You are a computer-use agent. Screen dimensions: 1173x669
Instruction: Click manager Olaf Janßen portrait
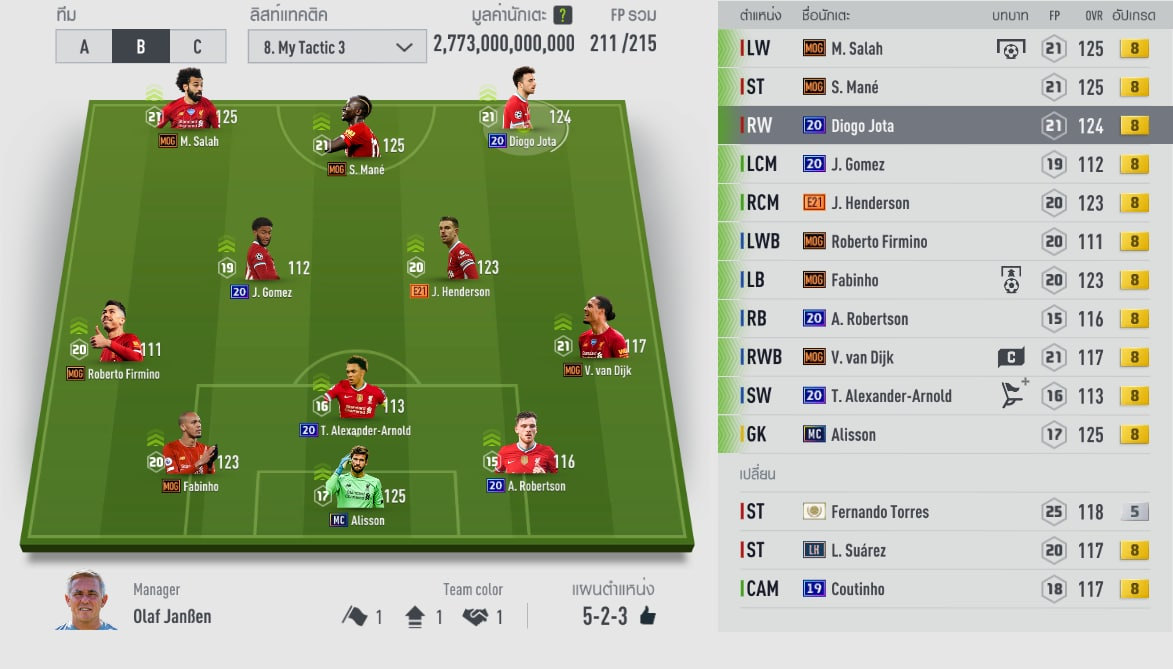[85, 601]
